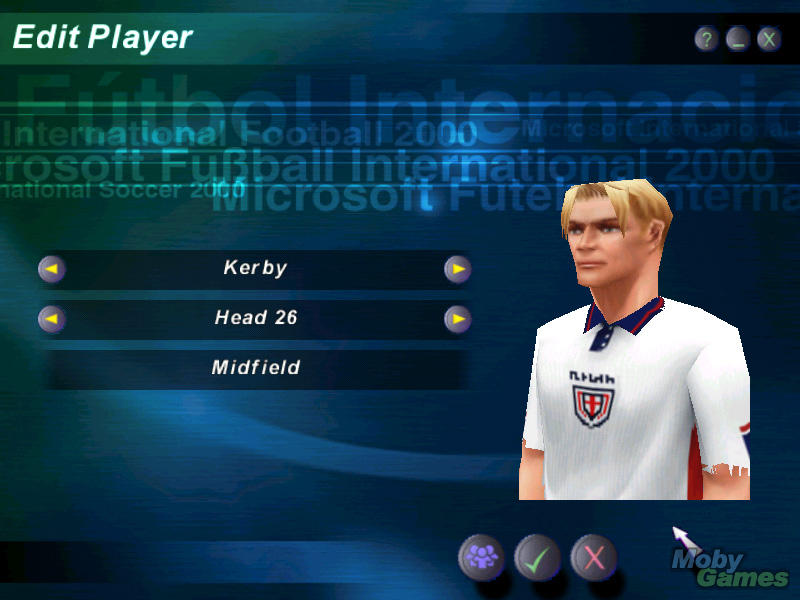Click the Head 26 selector bar
Screen dimensions: 800x600
coord(255,319)
